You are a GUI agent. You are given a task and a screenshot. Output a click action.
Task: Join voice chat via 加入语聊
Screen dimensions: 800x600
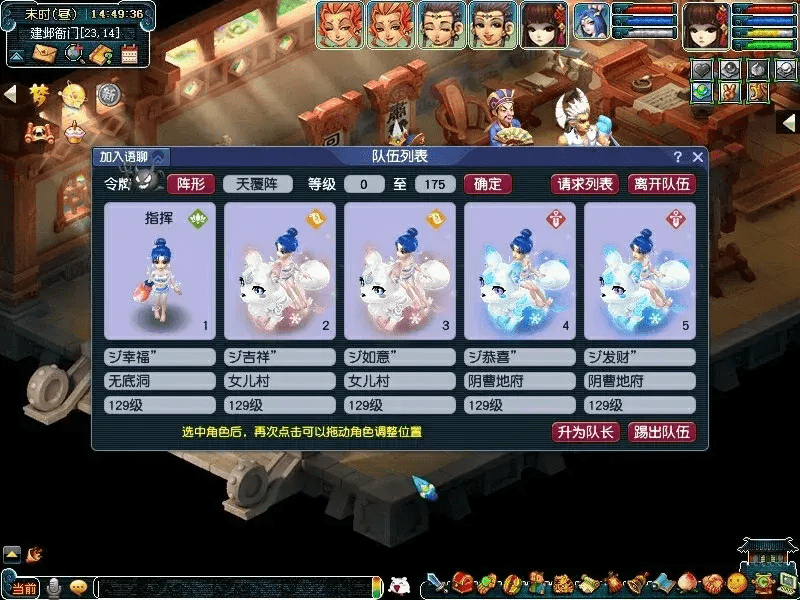pos(131,157)
